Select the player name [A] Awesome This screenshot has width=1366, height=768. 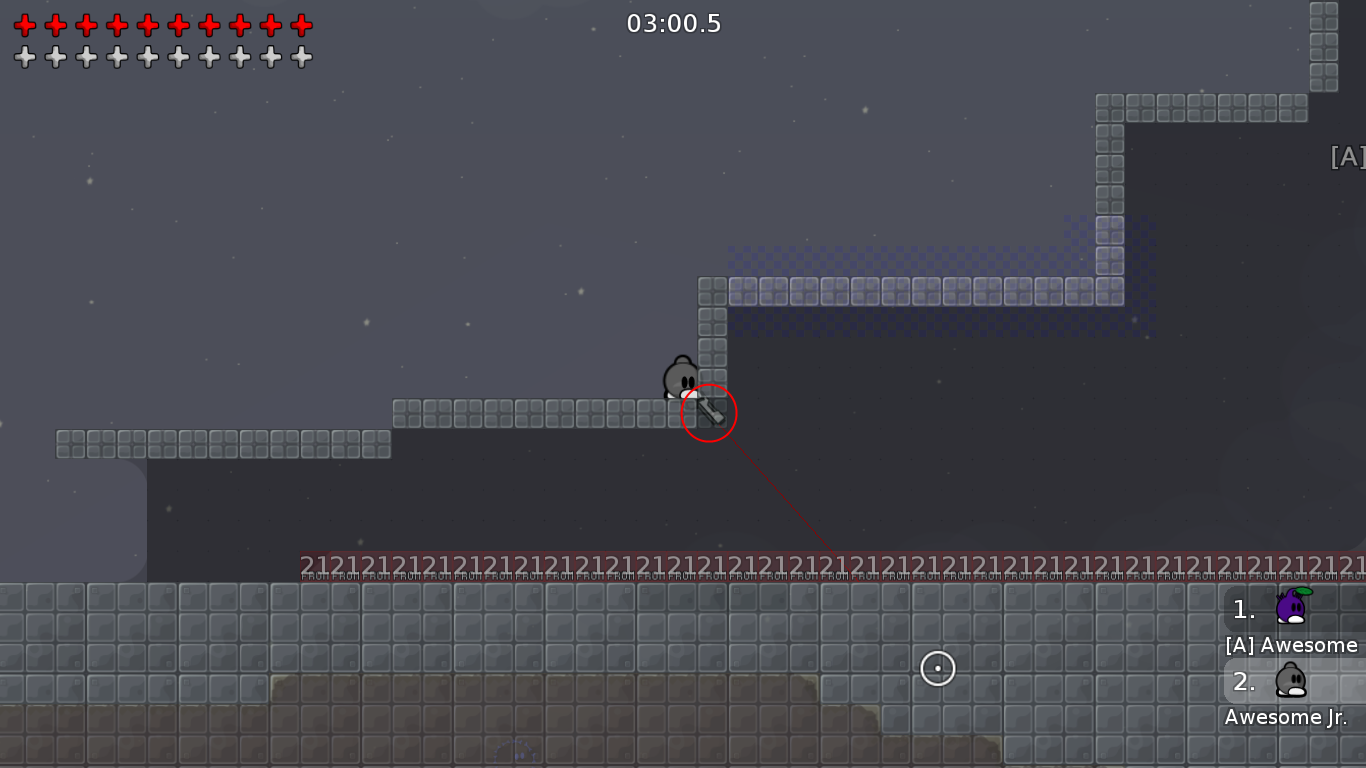click(x=1291, y=645)
